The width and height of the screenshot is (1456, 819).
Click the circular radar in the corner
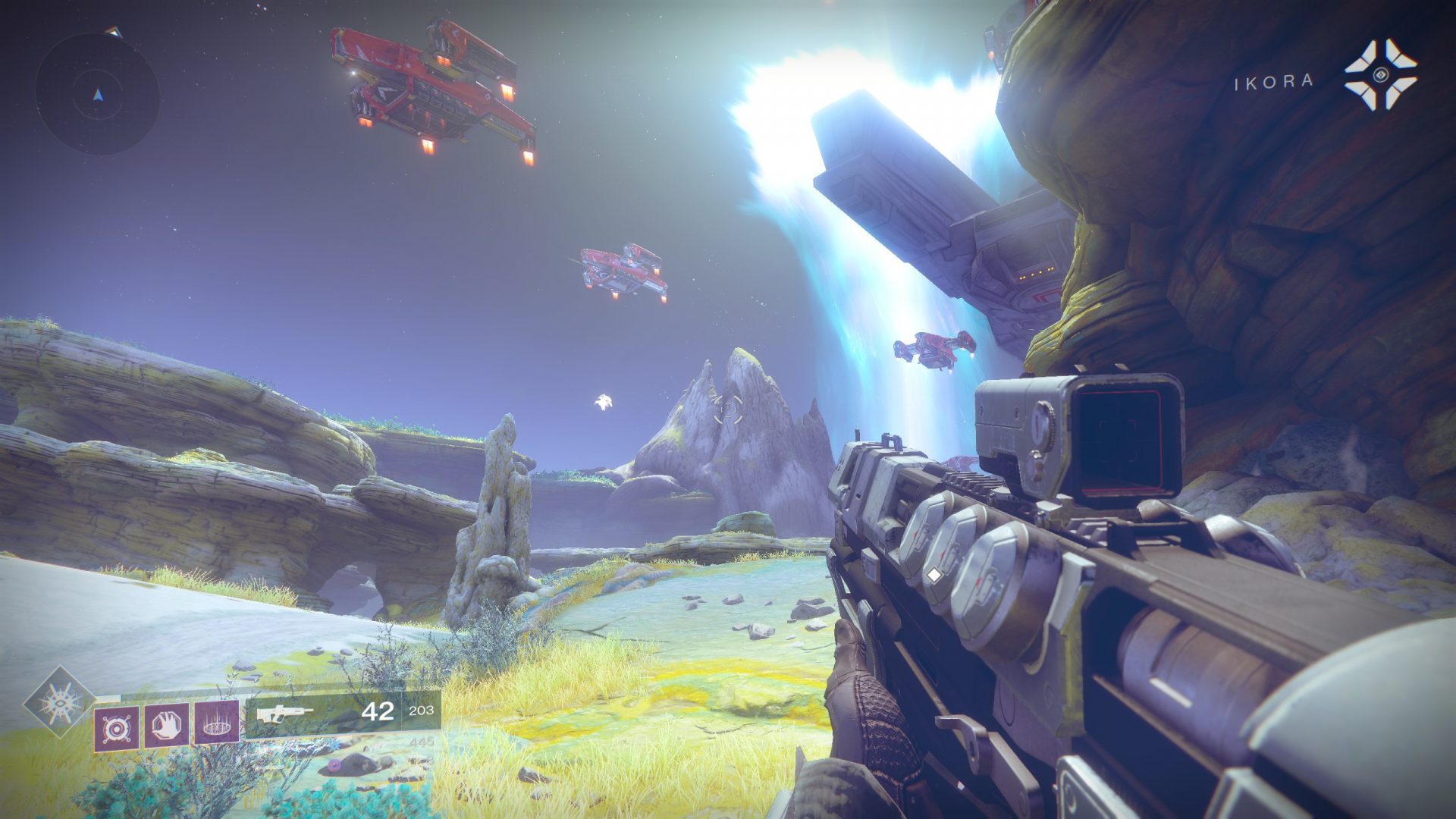point(97,94)
